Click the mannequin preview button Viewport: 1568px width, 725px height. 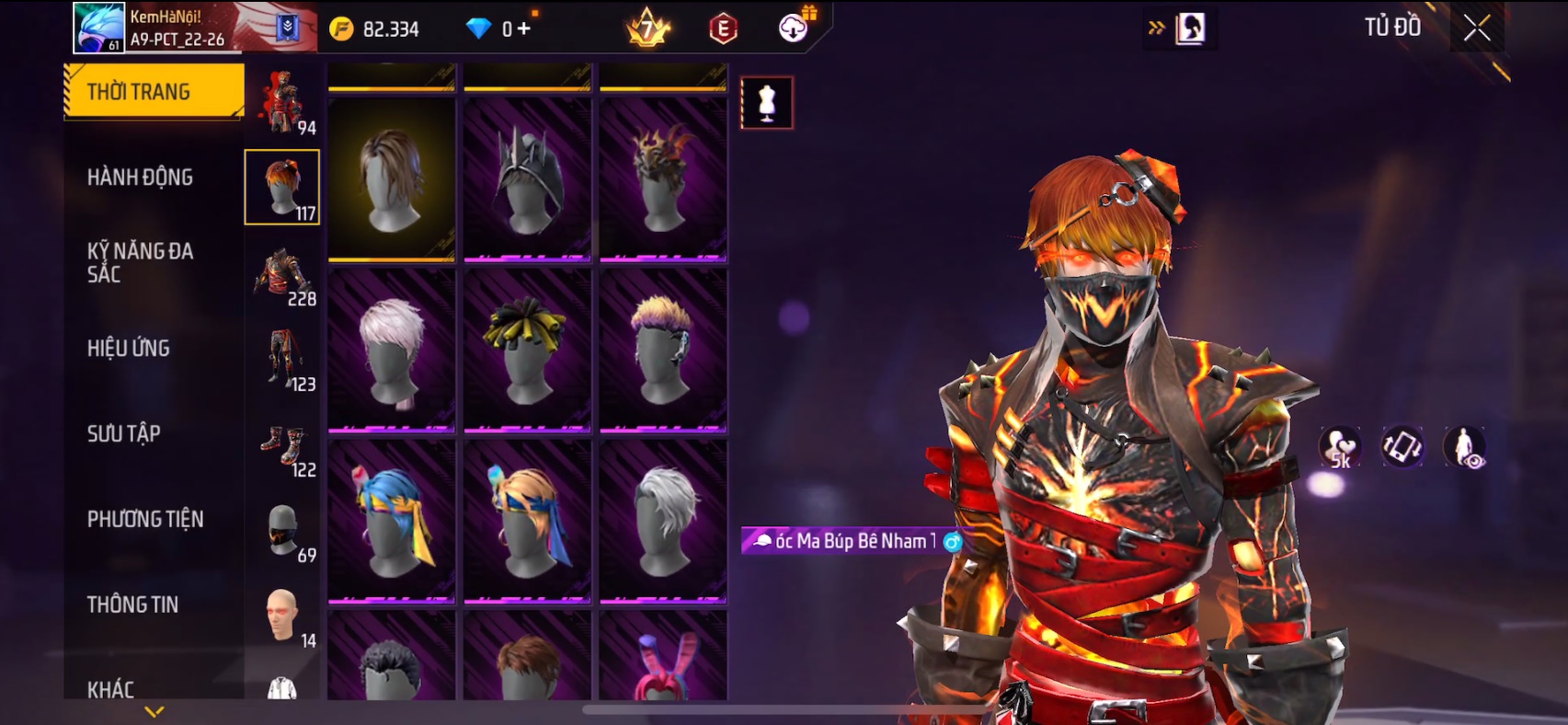[x=767, y=102]
